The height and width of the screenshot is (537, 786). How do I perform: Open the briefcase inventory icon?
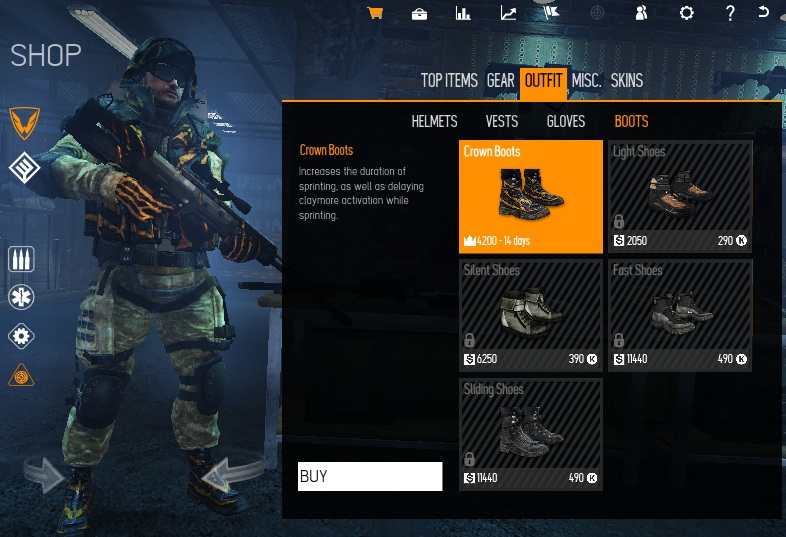tap(420, 13)
